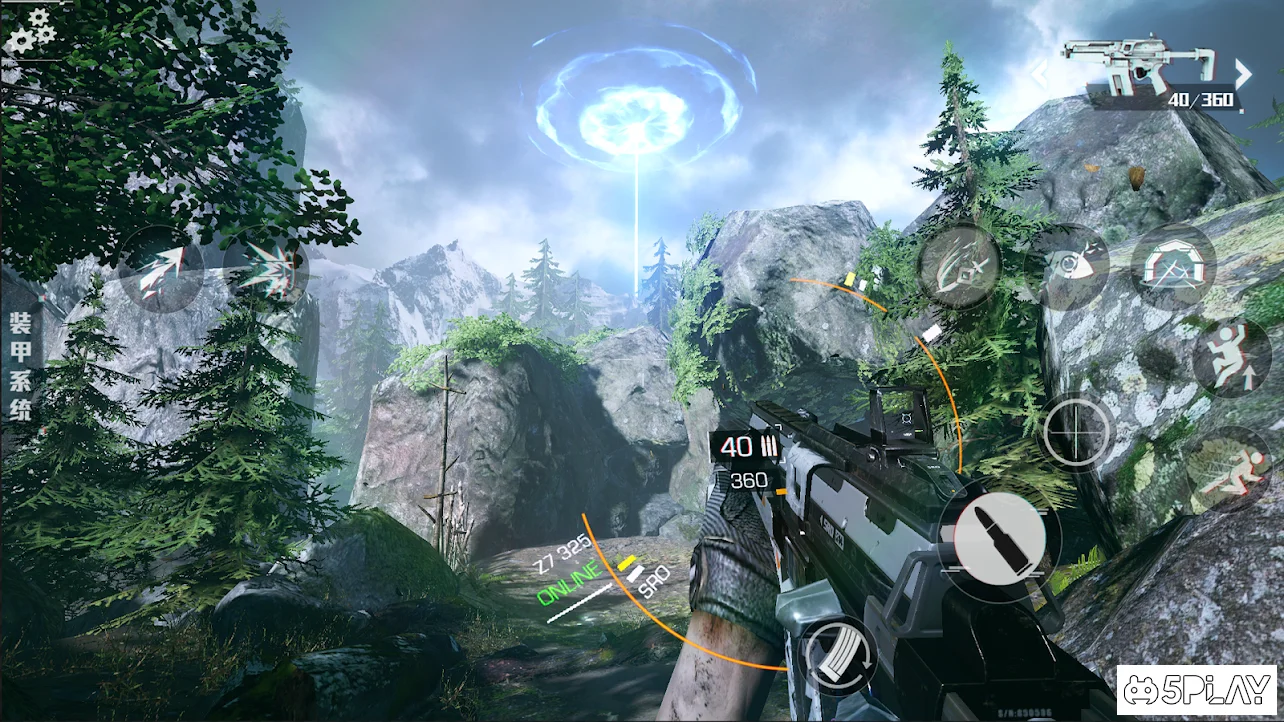The height and width of the screenshot is (722, 1284).
Task: Use the claw slash melee ability
Action: coord(959,266)
